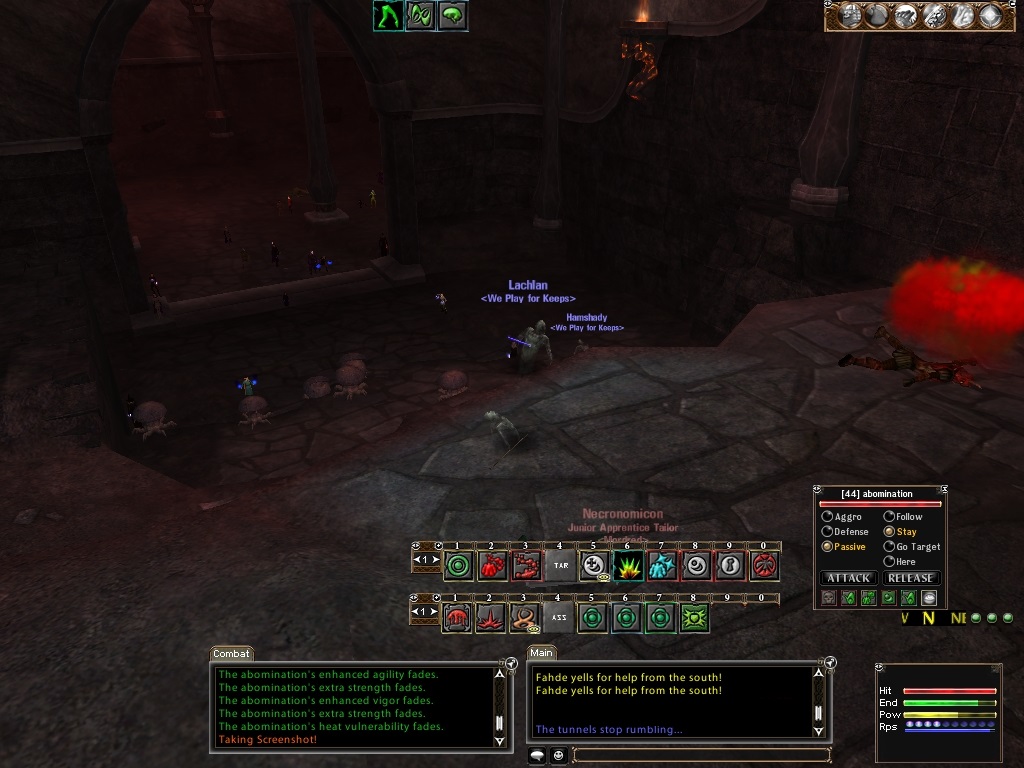Screen dimensions: 1024x768
Task: Choose the Go Target pet command
Action: point(889,547)
